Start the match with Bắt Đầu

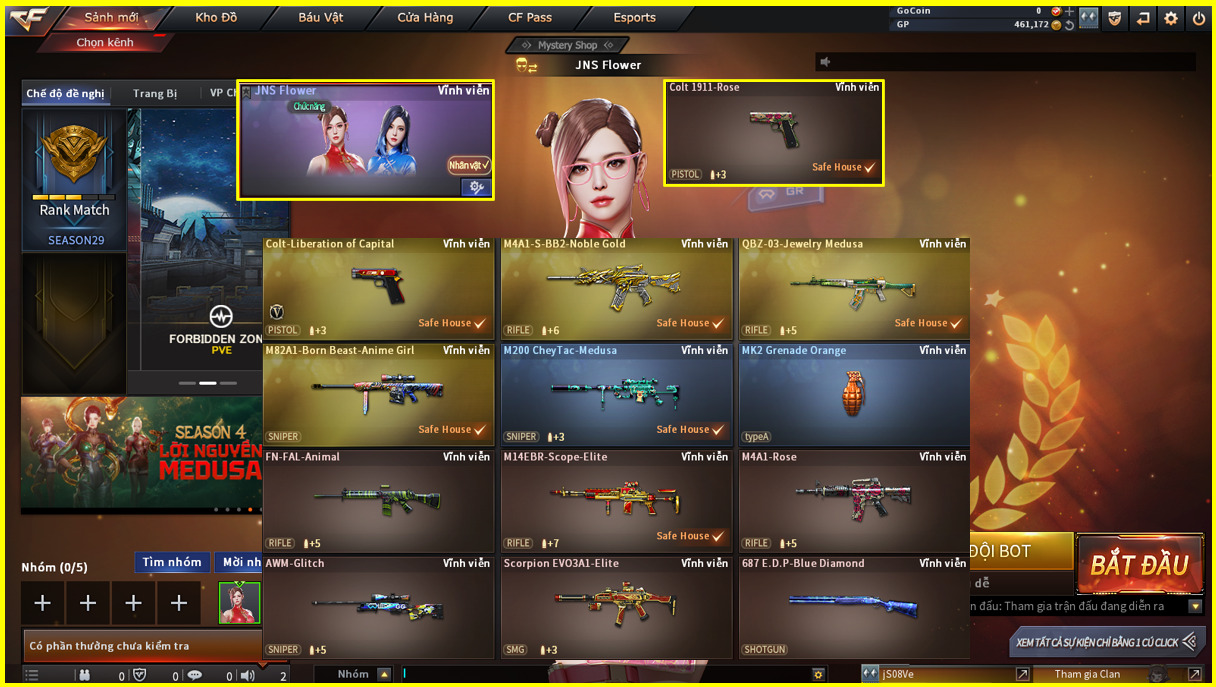click(1139, 565)
